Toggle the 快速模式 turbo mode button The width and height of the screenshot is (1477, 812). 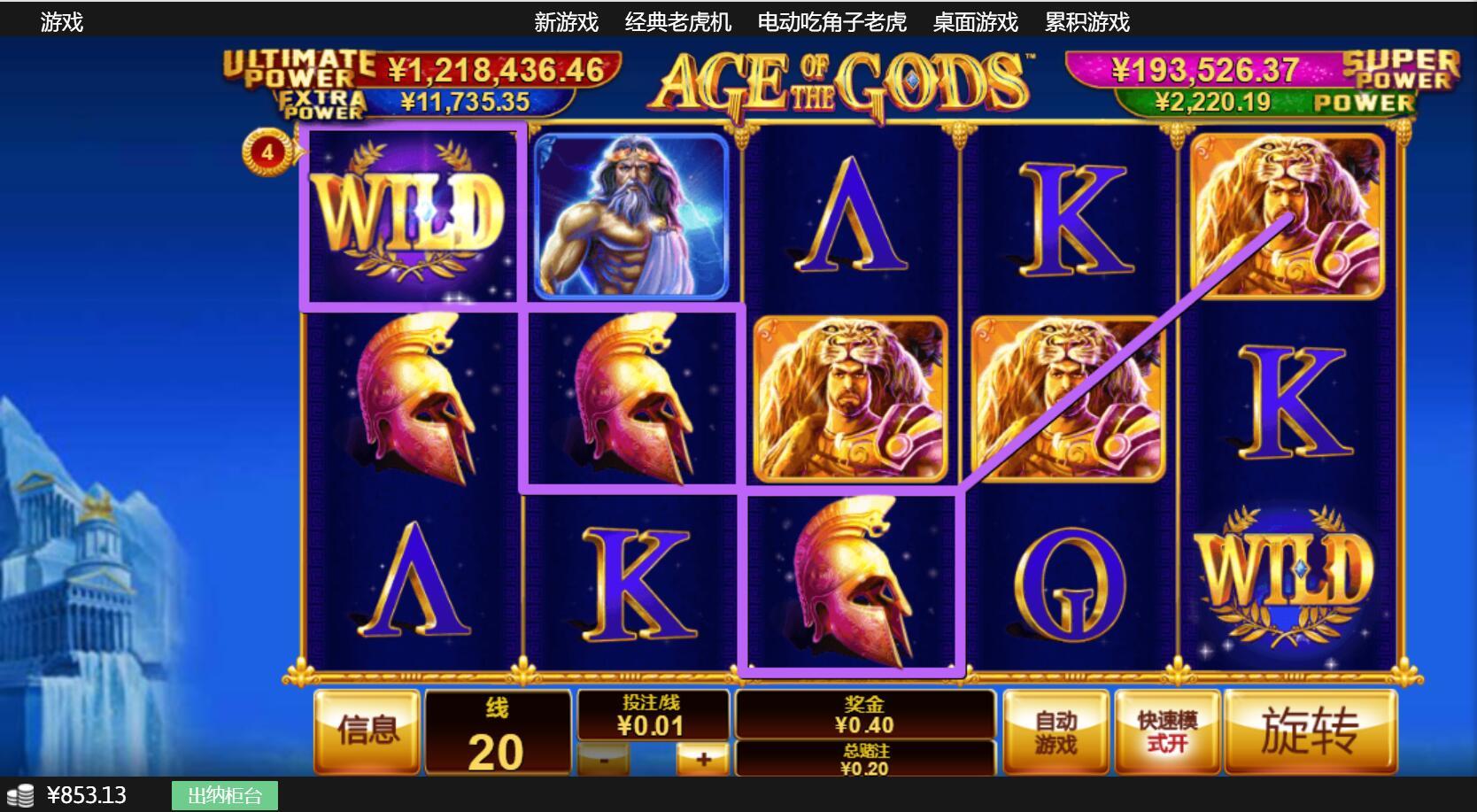pyautogui.click(x=1167, y=731)
